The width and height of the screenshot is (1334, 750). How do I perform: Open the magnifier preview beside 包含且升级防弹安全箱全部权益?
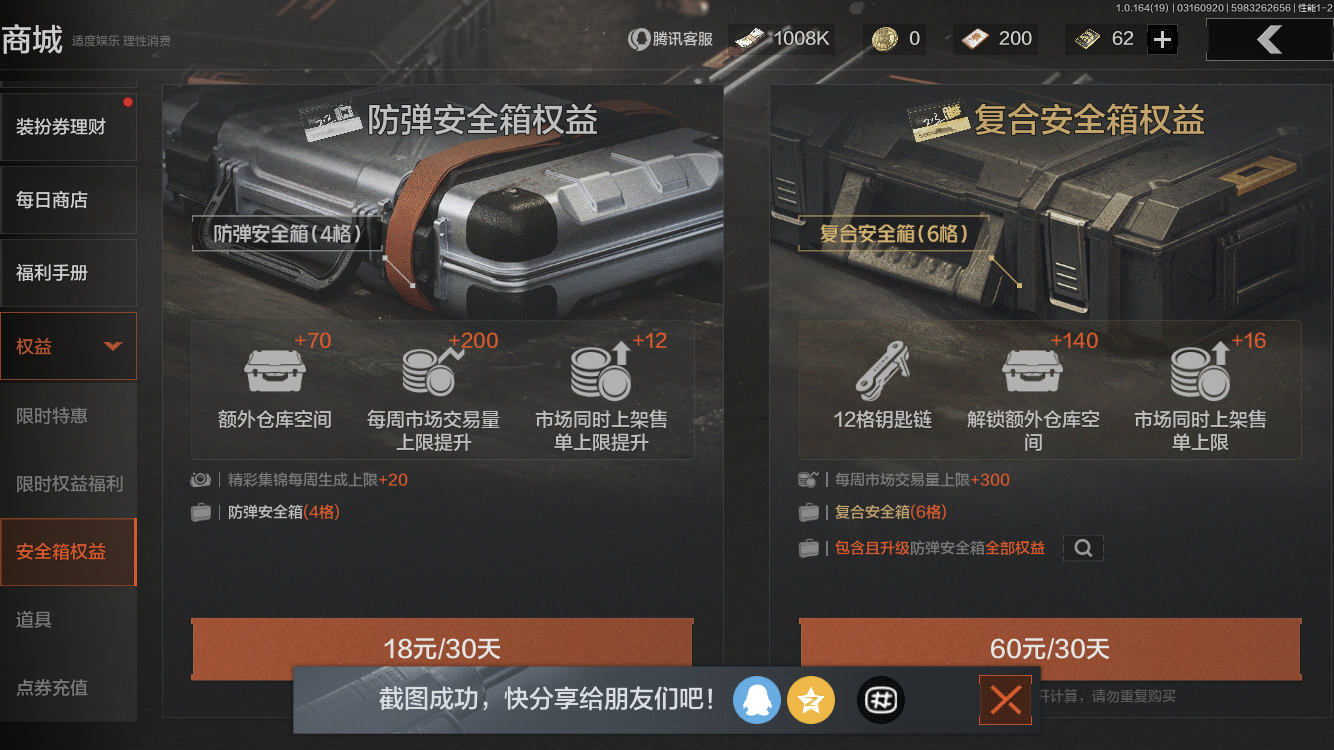(1083, 548)
